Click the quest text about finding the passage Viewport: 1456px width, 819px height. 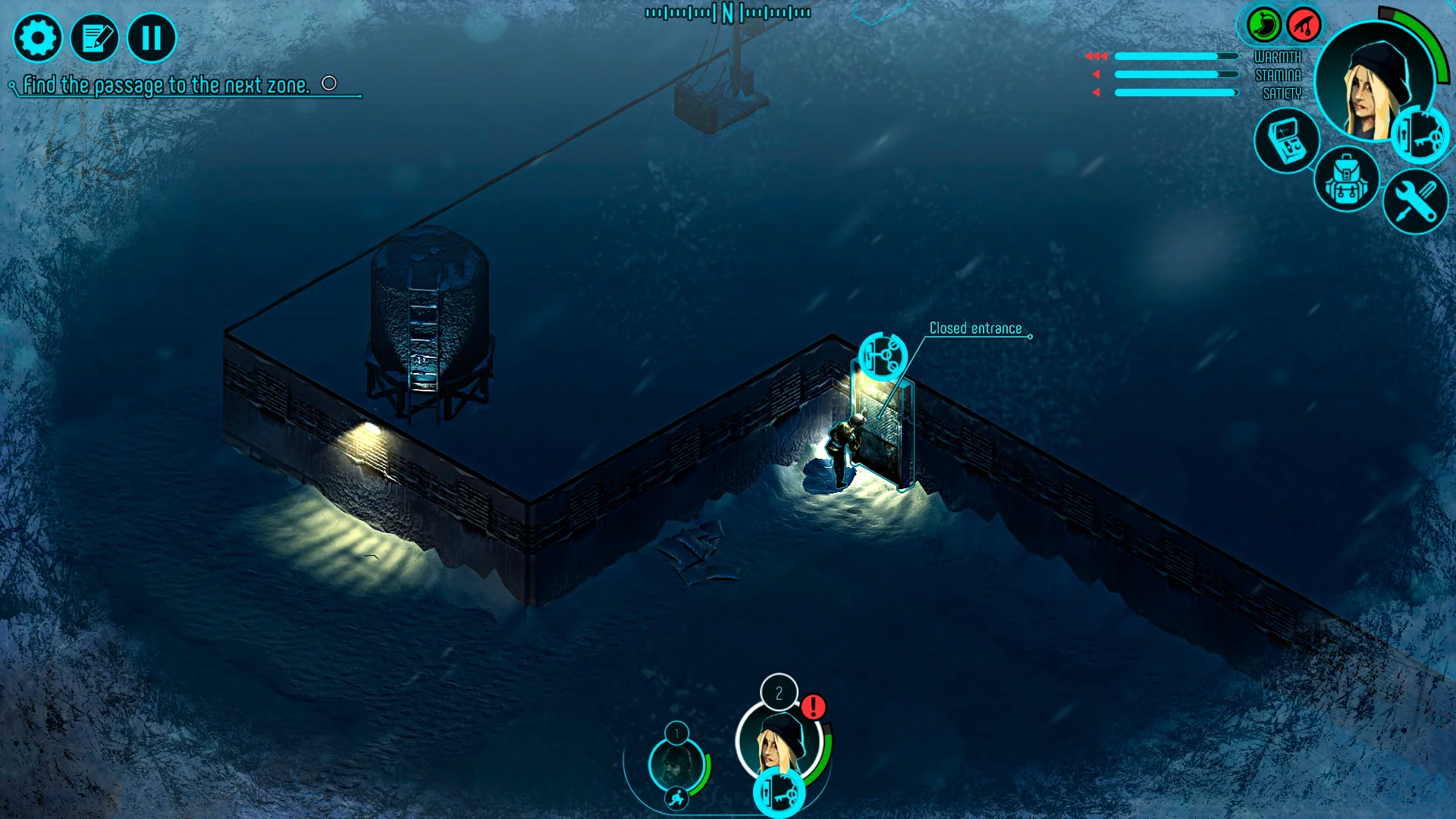coord(167,85)
